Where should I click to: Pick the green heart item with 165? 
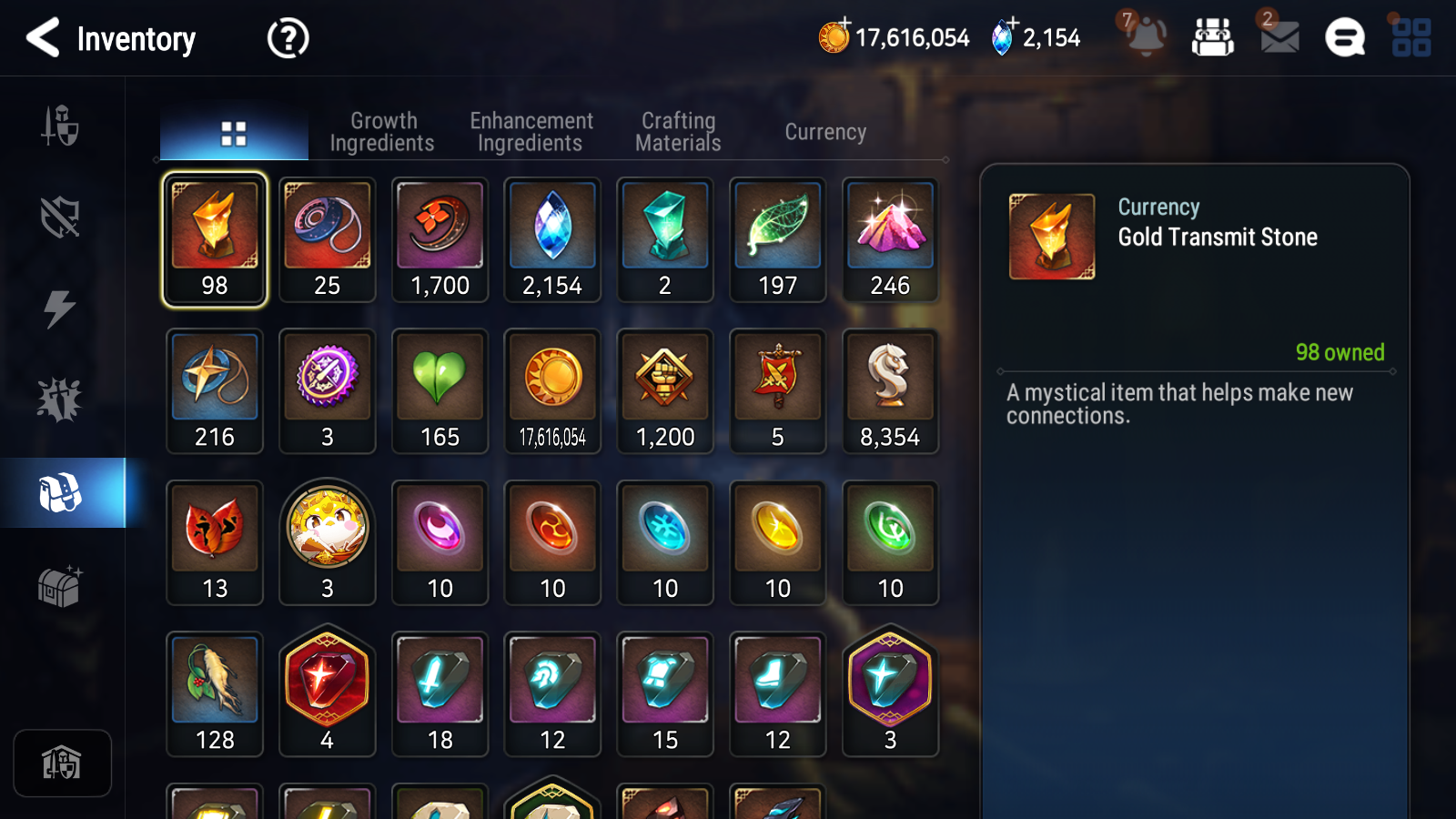click(440, 390)
